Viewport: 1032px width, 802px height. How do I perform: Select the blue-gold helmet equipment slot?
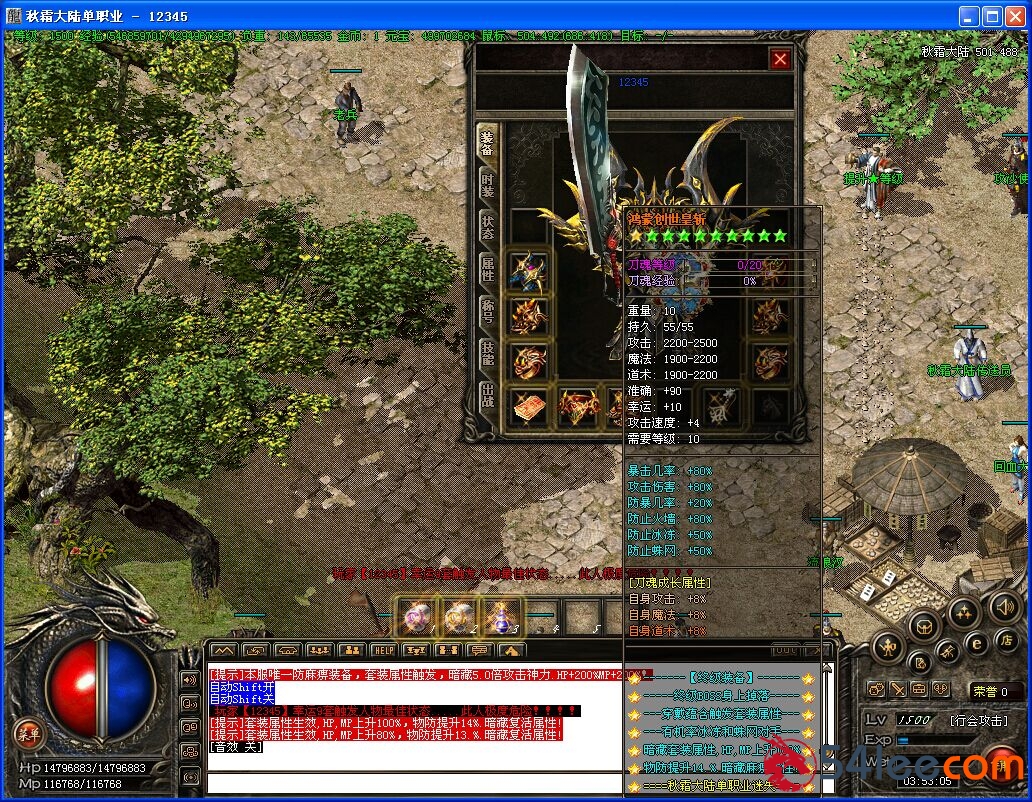529,270
